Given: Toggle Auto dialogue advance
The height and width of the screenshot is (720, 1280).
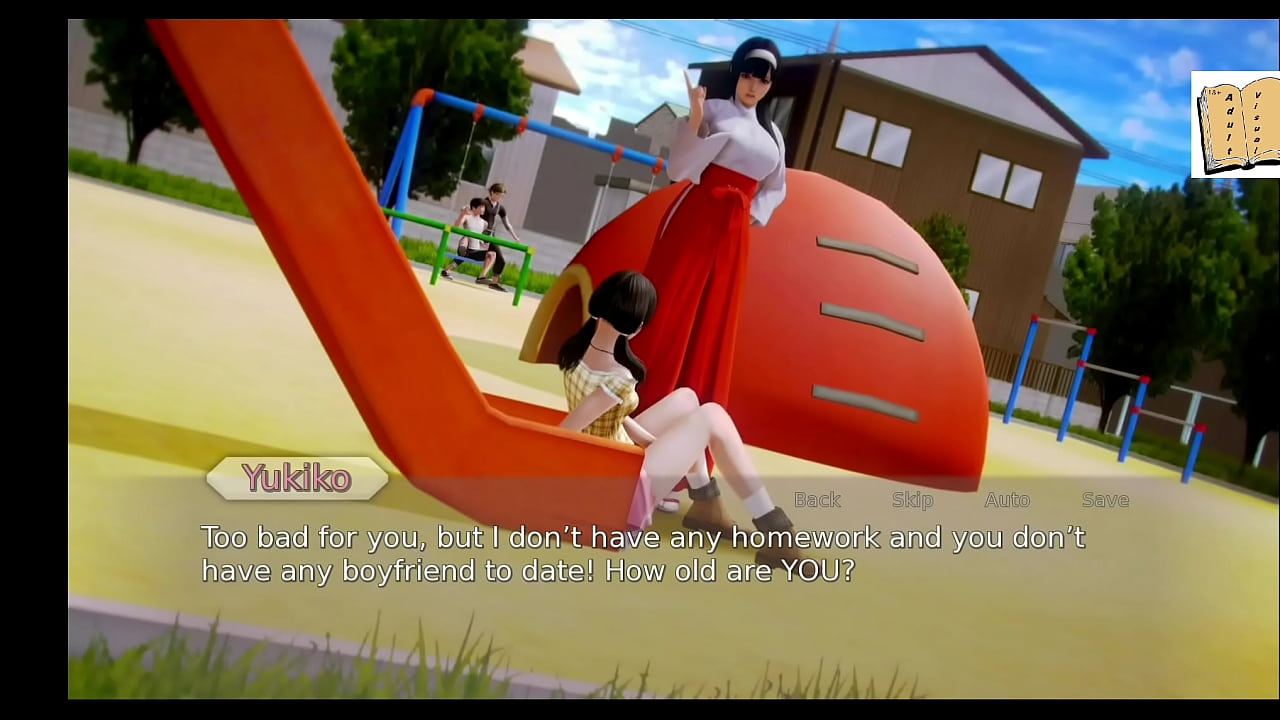Looking at the screenshot, I should coord(1007,500).
